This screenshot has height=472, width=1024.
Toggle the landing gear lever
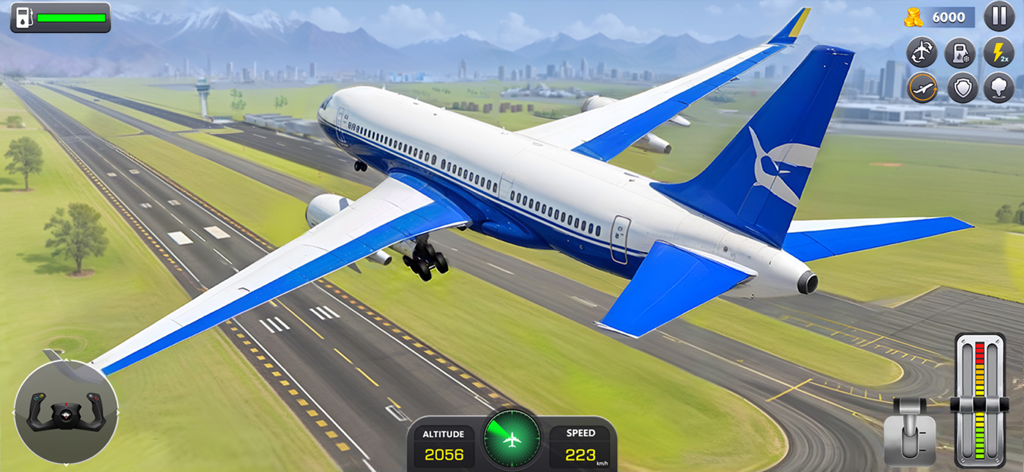point(910,430)
